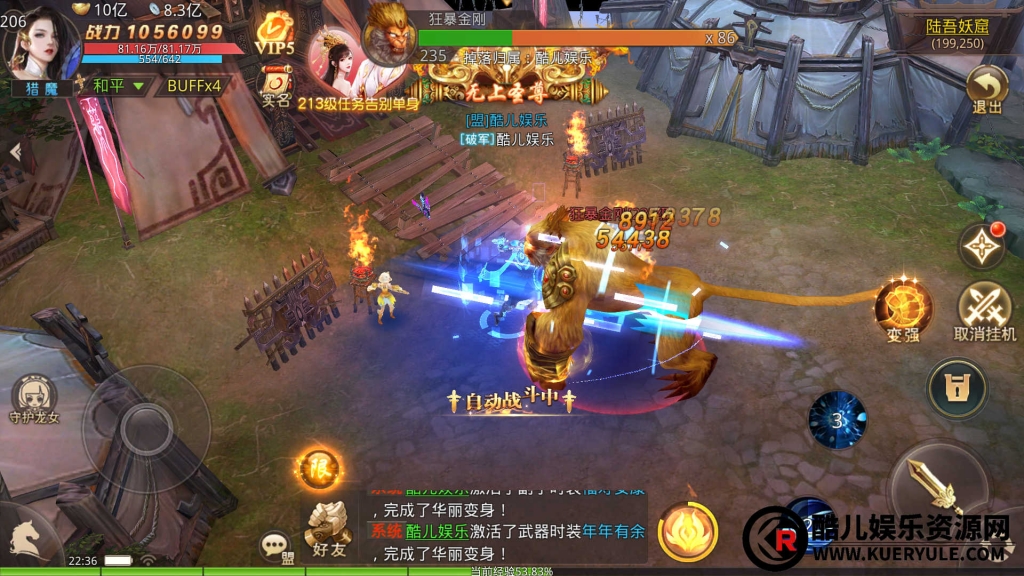The image size is (1024, 576).
Task: Toggle the target lock button
Action: 957,388
